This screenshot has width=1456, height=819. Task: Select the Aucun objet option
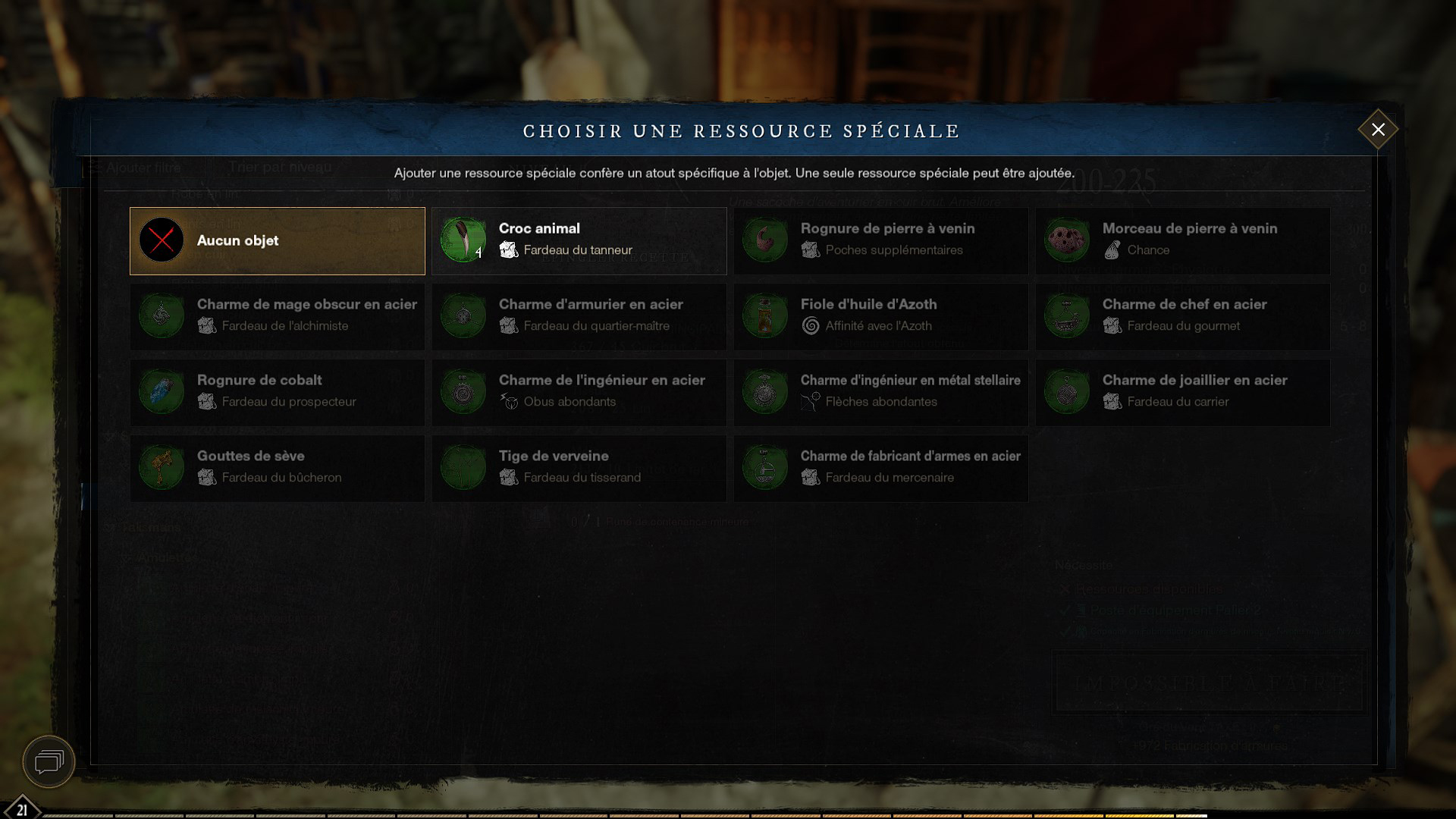click(x=277, y=241)
